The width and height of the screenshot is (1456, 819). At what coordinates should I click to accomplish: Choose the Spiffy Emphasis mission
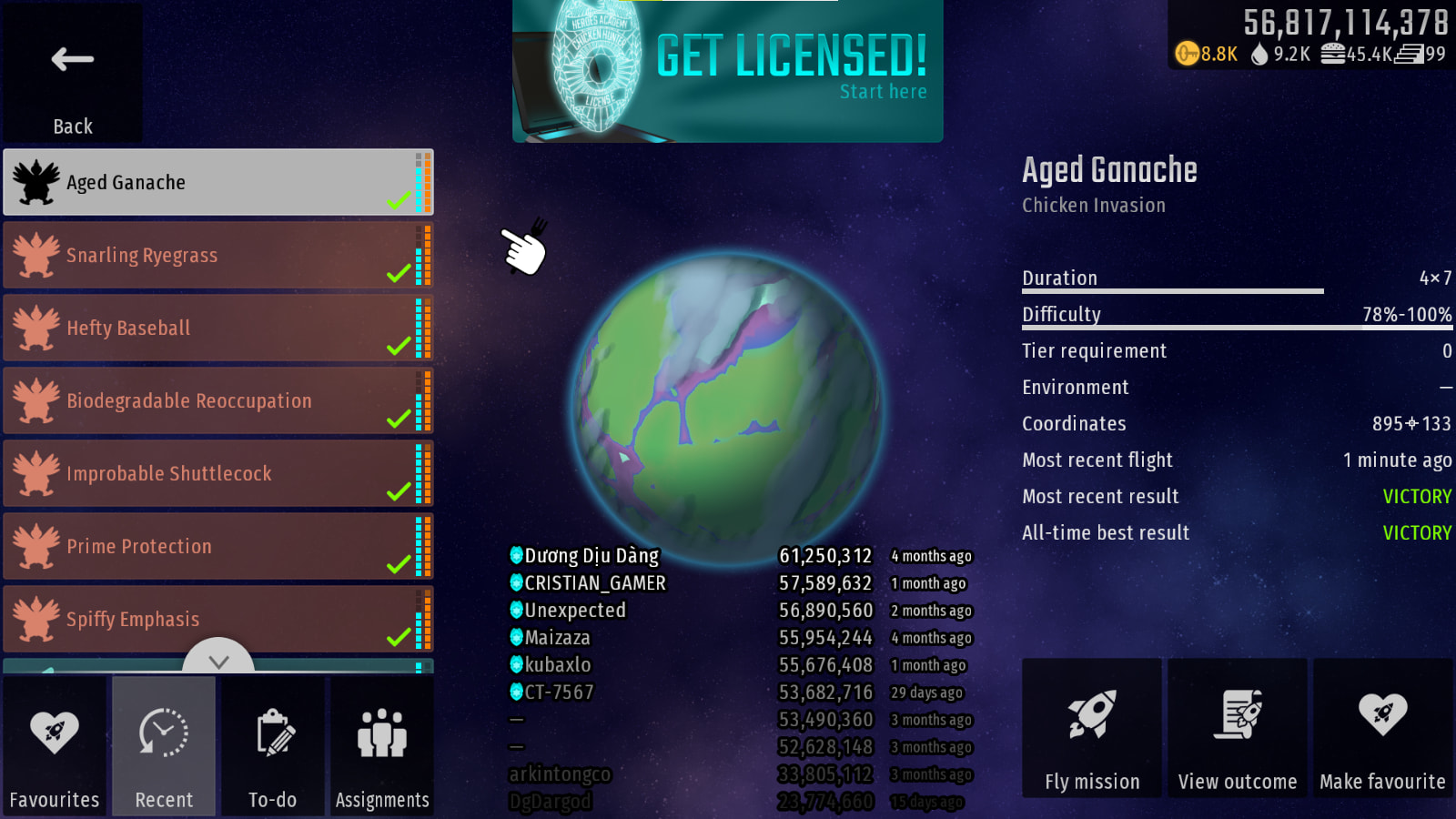[218, 619]
